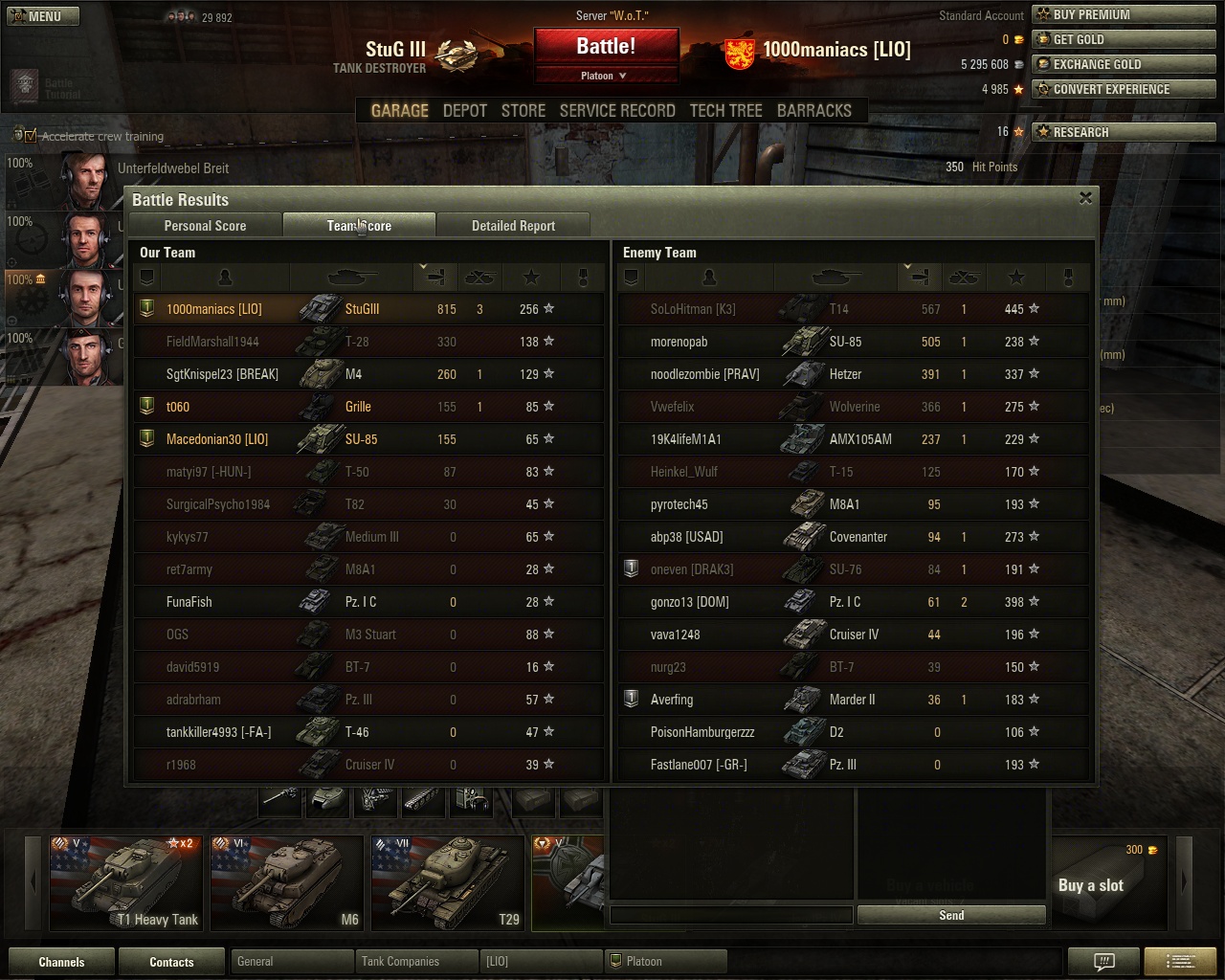Open the Tech Tree
This screenshot has height=980, width=1225.
725,111
